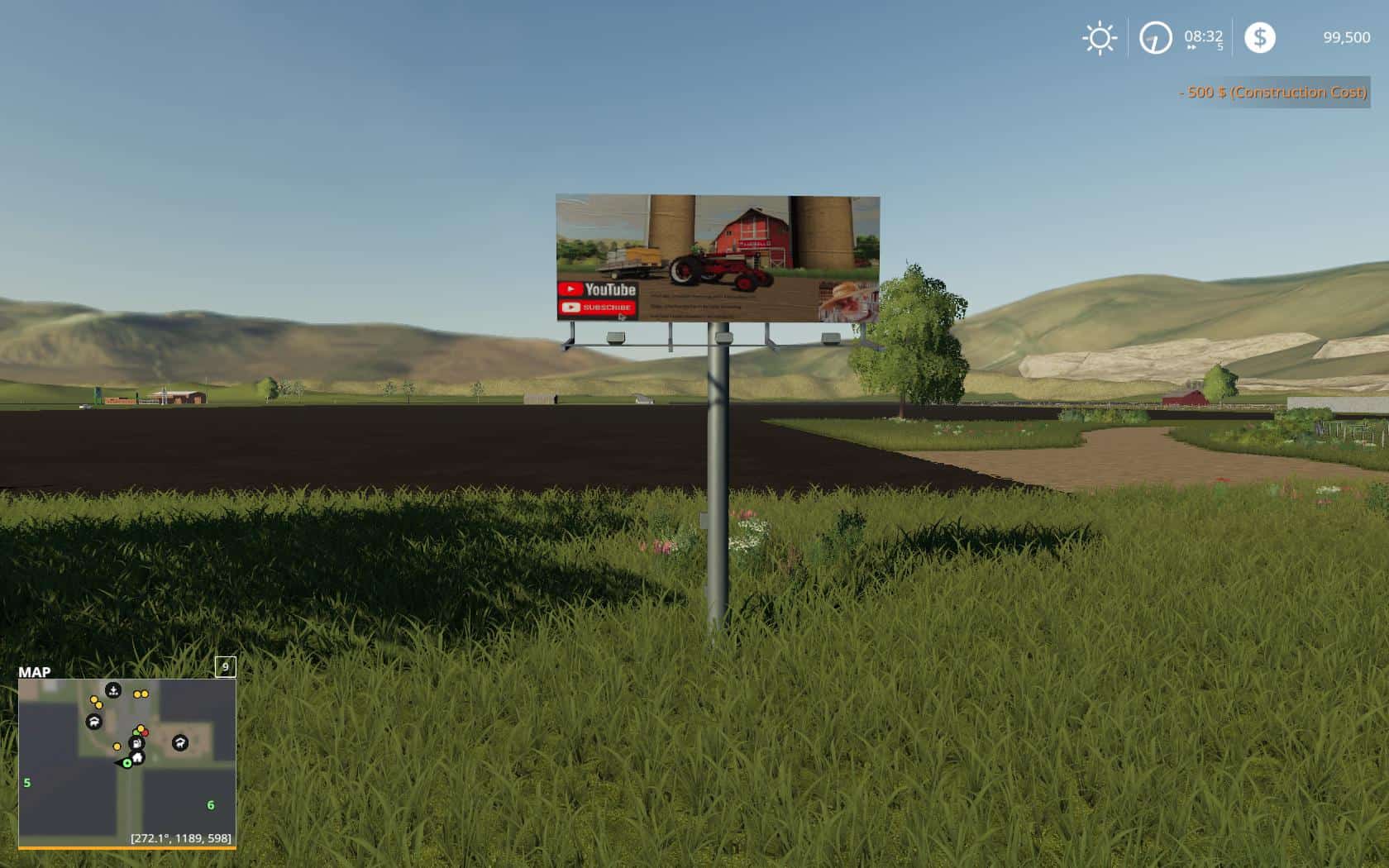This screenshot has width=1389, height=868.
Task: Click the -500 $ Construction Cost notification
Action: point(1272,93)
